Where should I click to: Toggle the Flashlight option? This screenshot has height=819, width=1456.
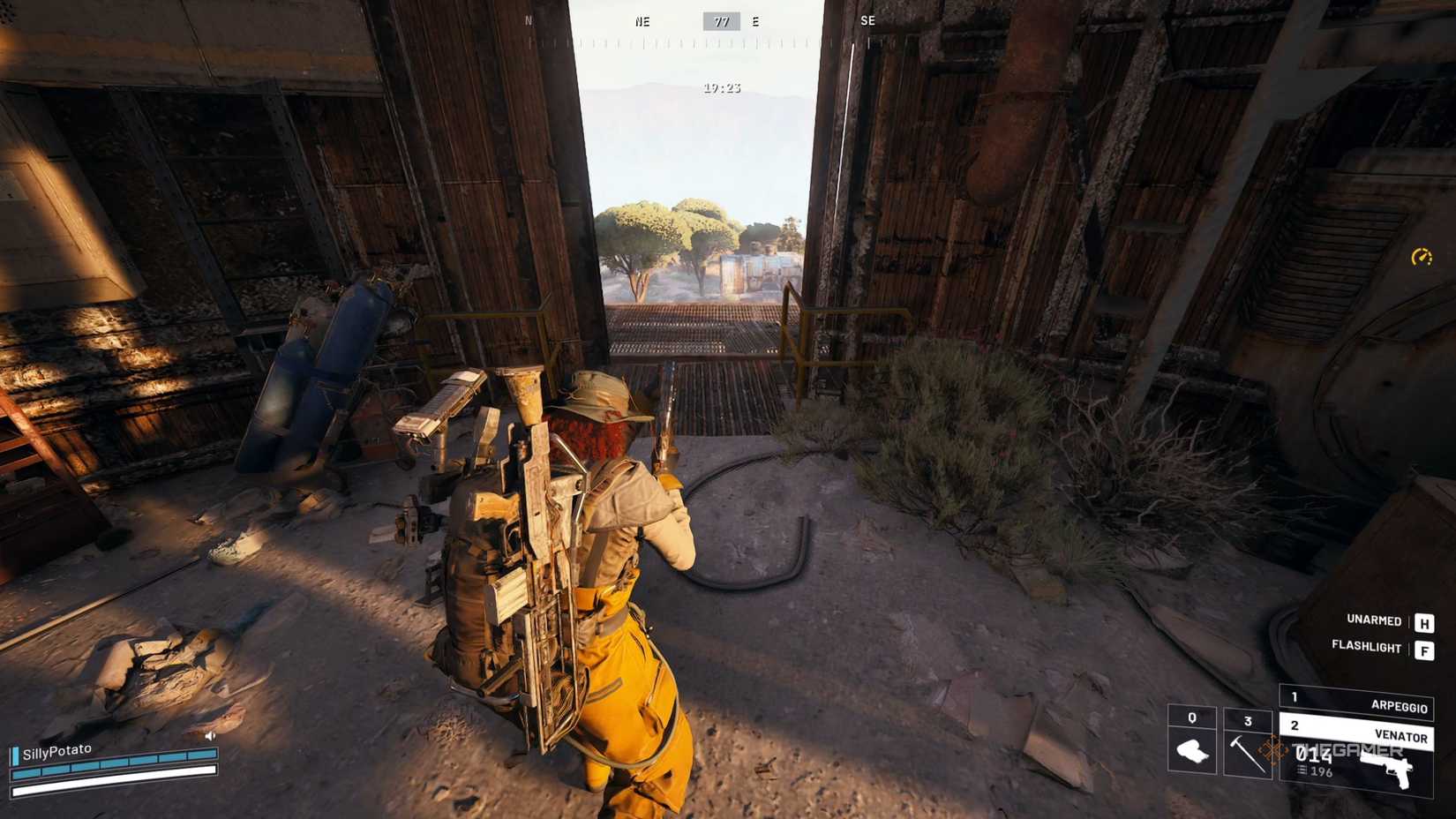1367,647
